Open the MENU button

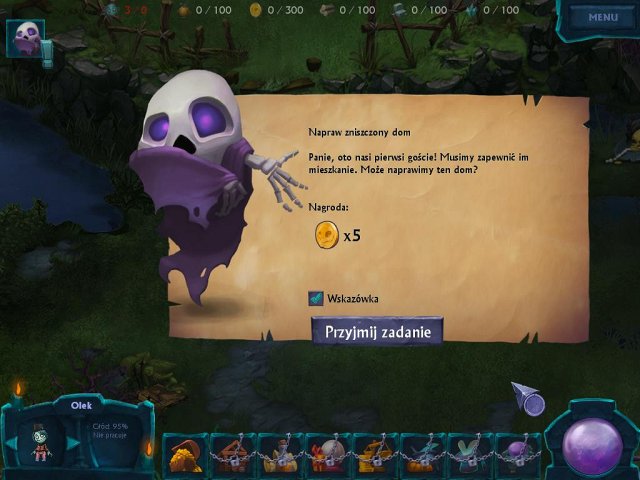coord(603,17)
